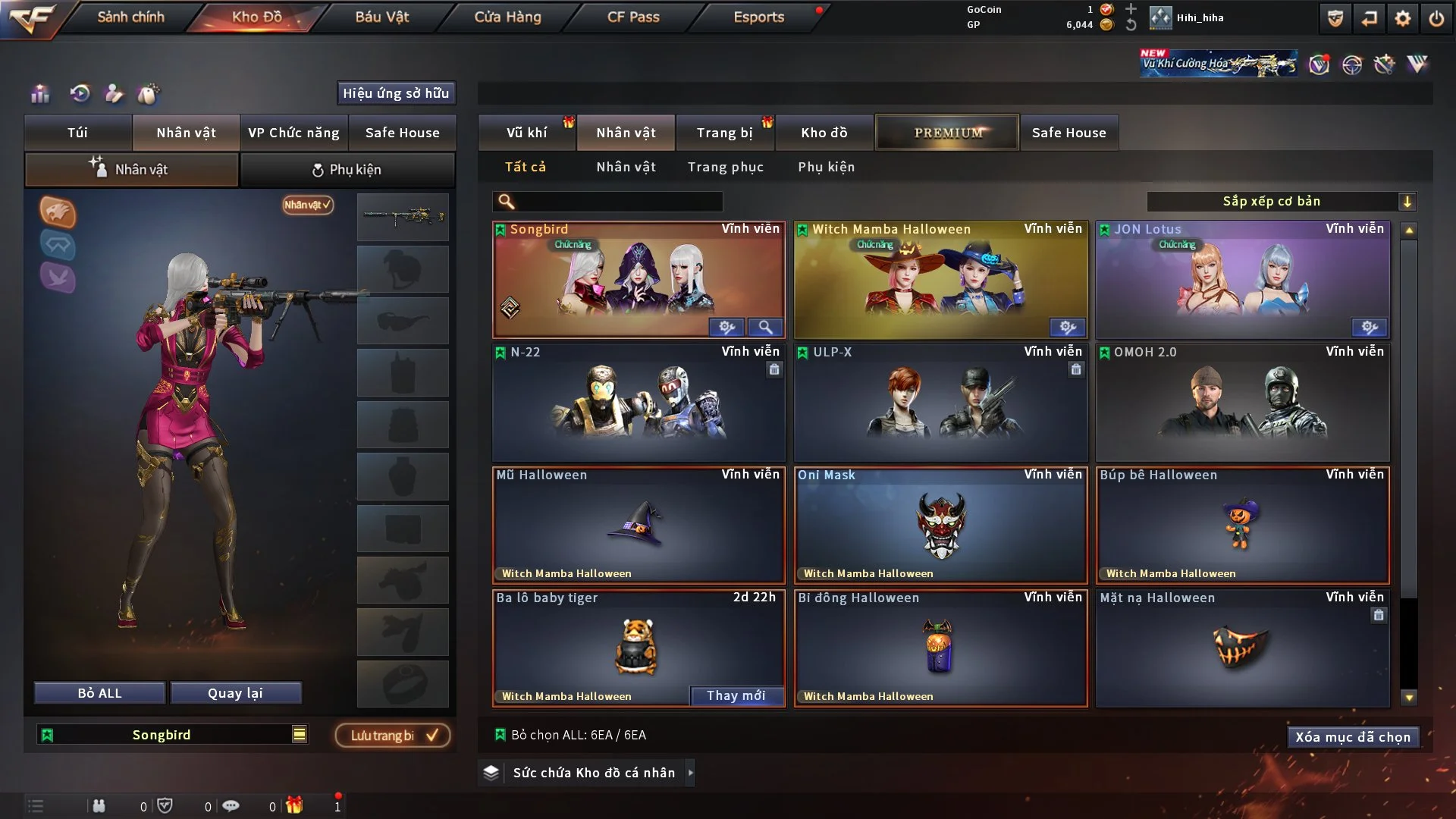The width and height of the screenshot is (1456, 819).
Task: Open the character rename icon next to replay icon
Action: 114,94
